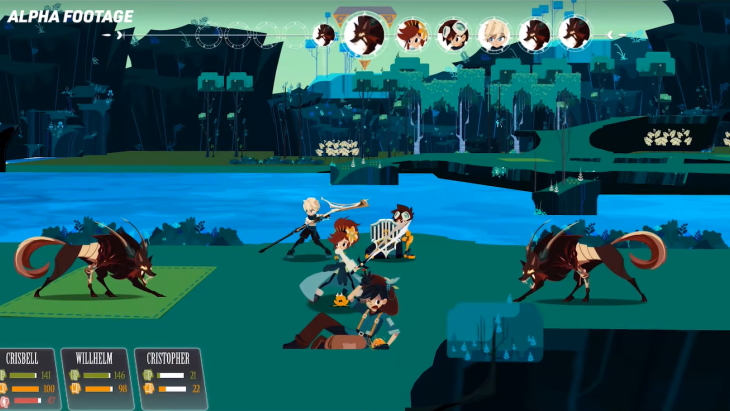730x411 pixels.
Task: Open Crisbell's party status panel
Action: pyautogui.click(x=26, y=378)
